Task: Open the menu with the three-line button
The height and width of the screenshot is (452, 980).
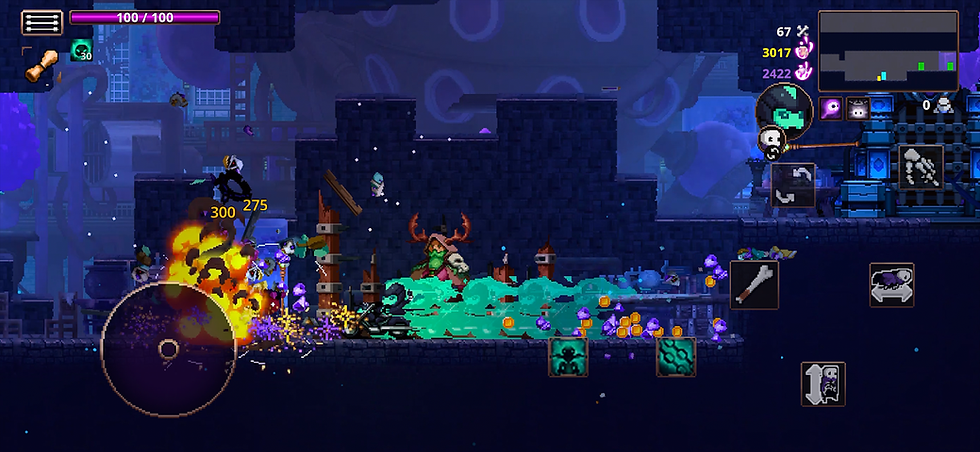Action: [x=42, y=23]
